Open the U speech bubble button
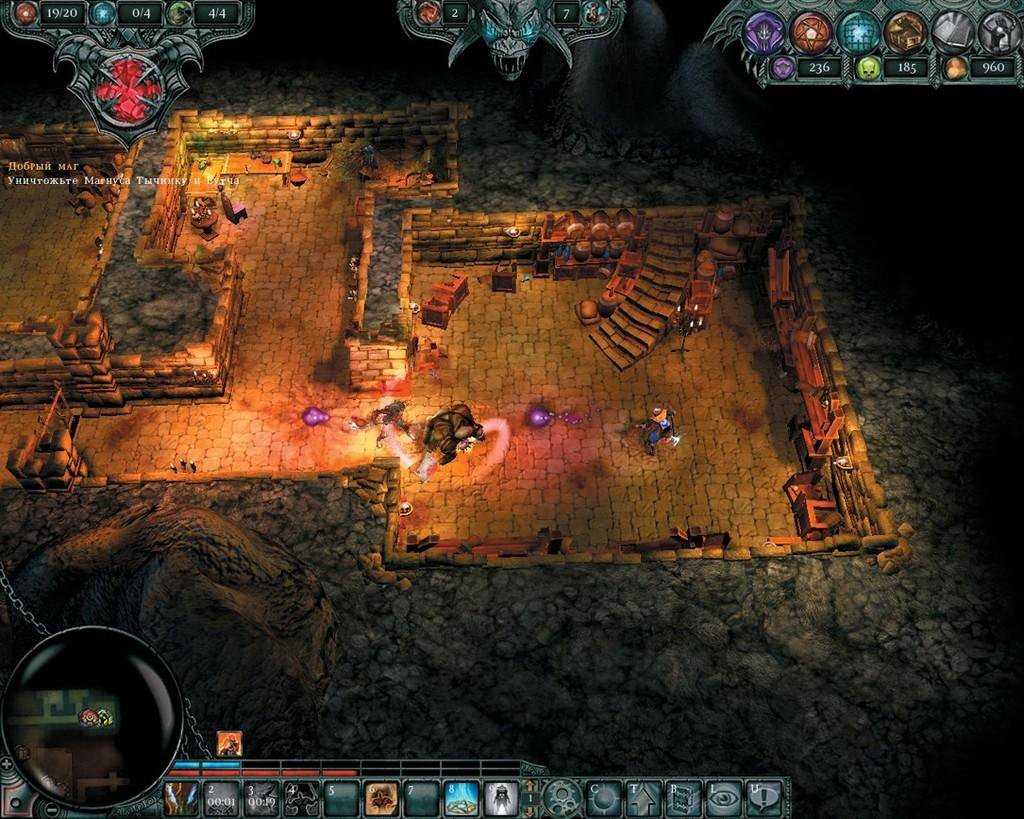Viewport: 1024px width, 819px height. [x=763, y=798]
